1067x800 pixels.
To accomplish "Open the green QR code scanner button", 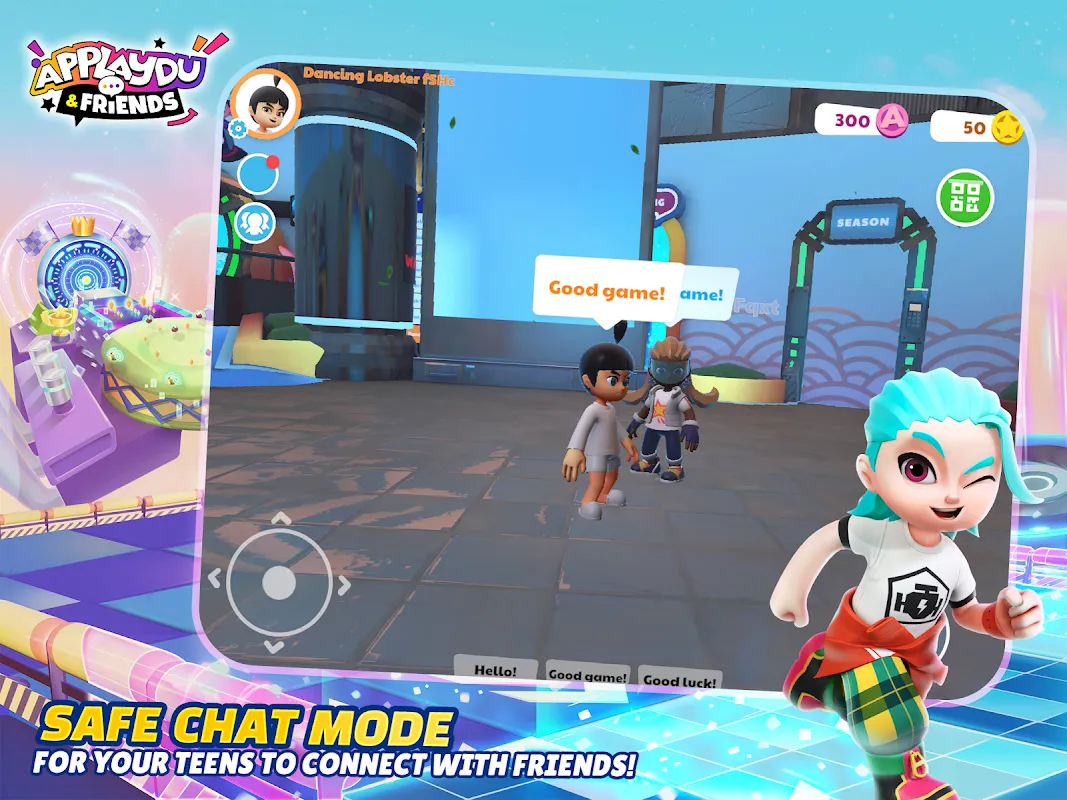I will [964, 197].
